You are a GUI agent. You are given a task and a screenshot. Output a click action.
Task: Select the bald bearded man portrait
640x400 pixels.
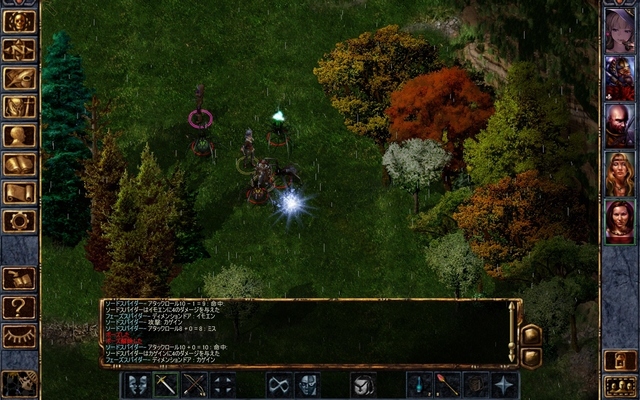[x=619, y=126]
